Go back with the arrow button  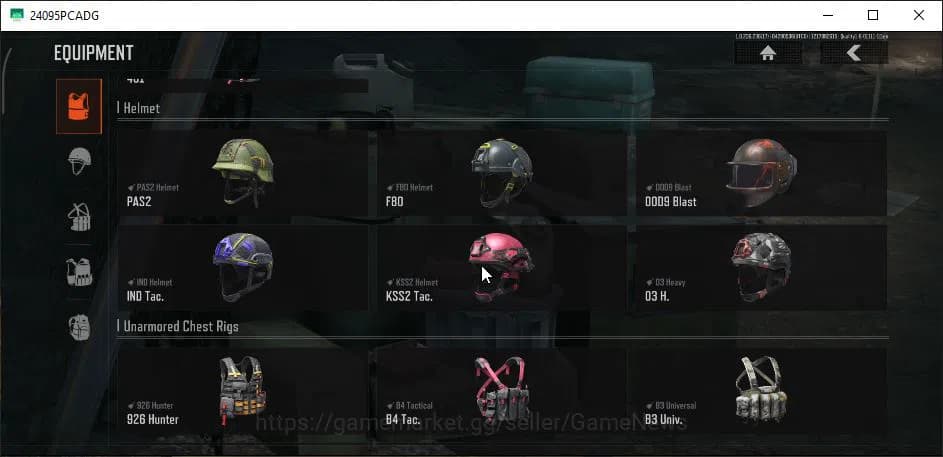click(x=853, y=54)
